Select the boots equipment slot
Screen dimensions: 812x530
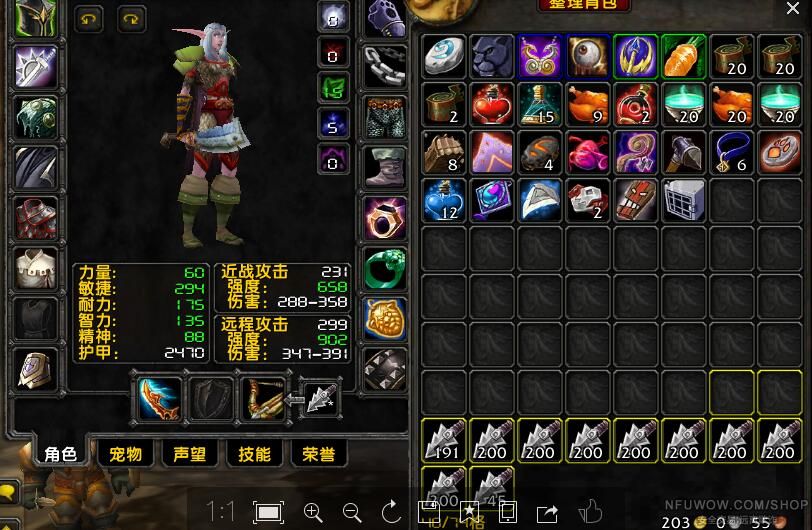point(383,167)
